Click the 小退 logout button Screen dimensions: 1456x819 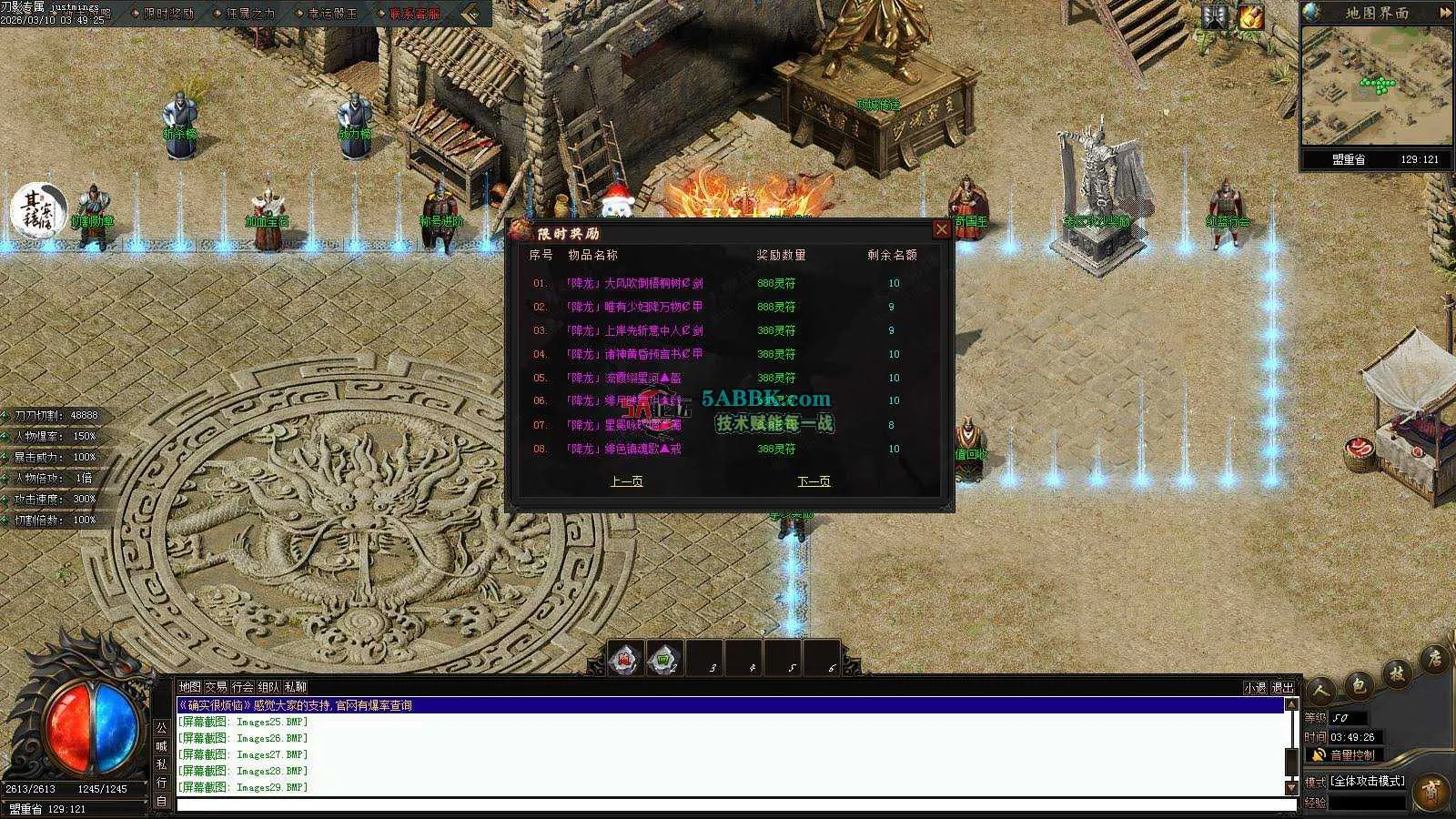[1255, 688]
